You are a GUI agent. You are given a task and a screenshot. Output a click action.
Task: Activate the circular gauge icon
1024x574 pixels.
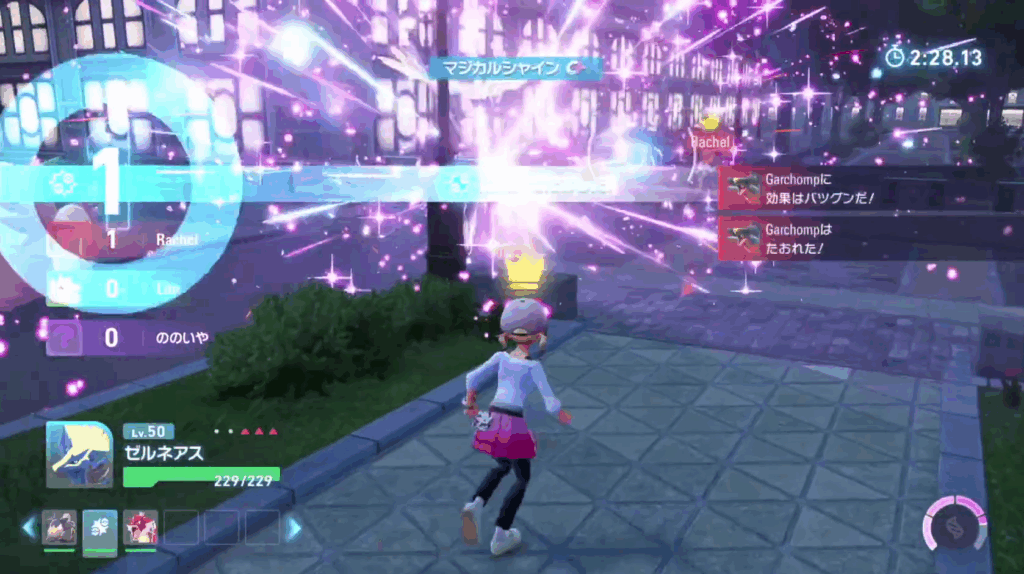(x=953, y=523)
